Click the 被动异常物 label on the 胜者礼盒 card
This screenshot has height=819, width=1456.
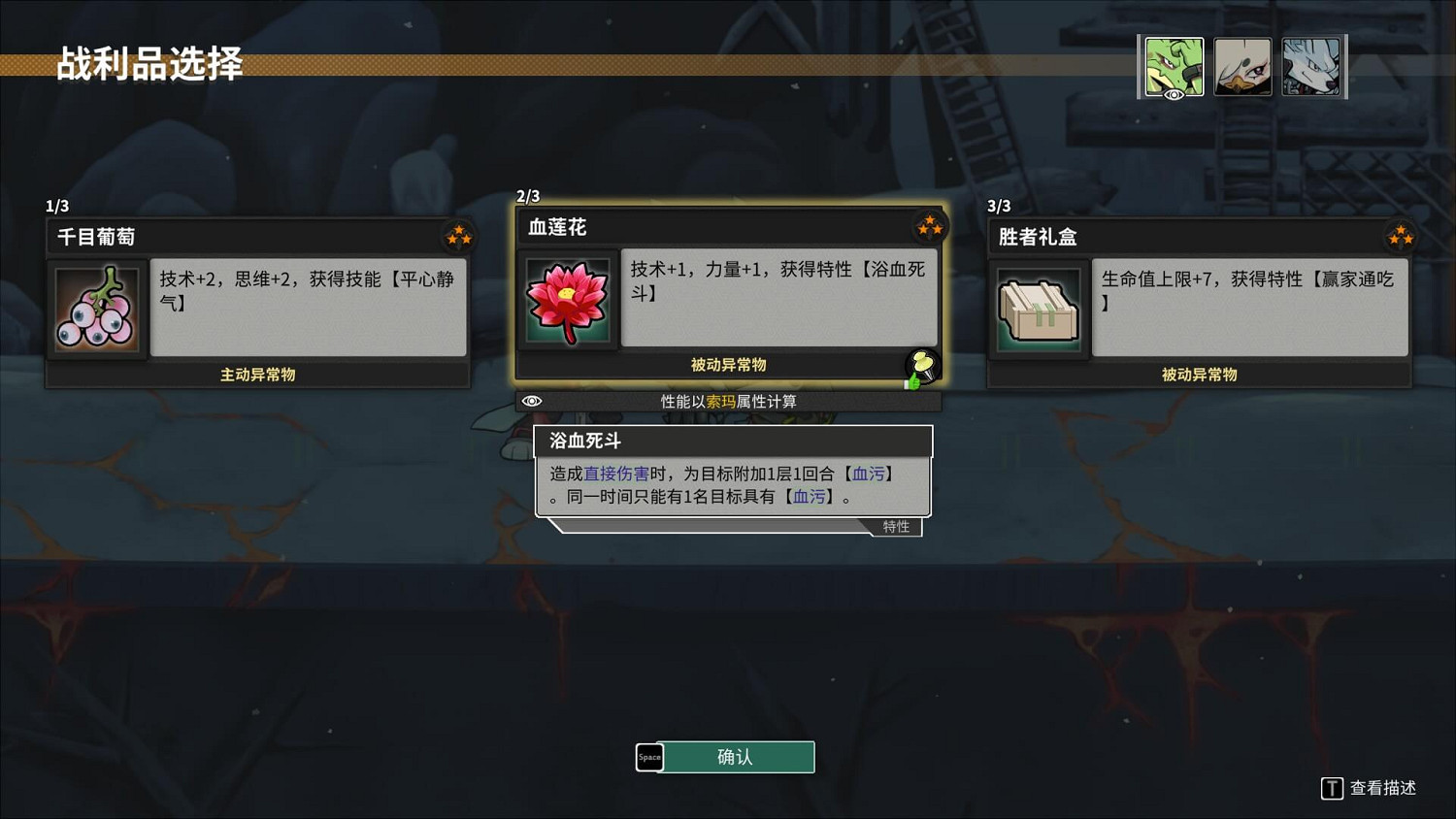pyautogui.click(x=1198, y=374)
